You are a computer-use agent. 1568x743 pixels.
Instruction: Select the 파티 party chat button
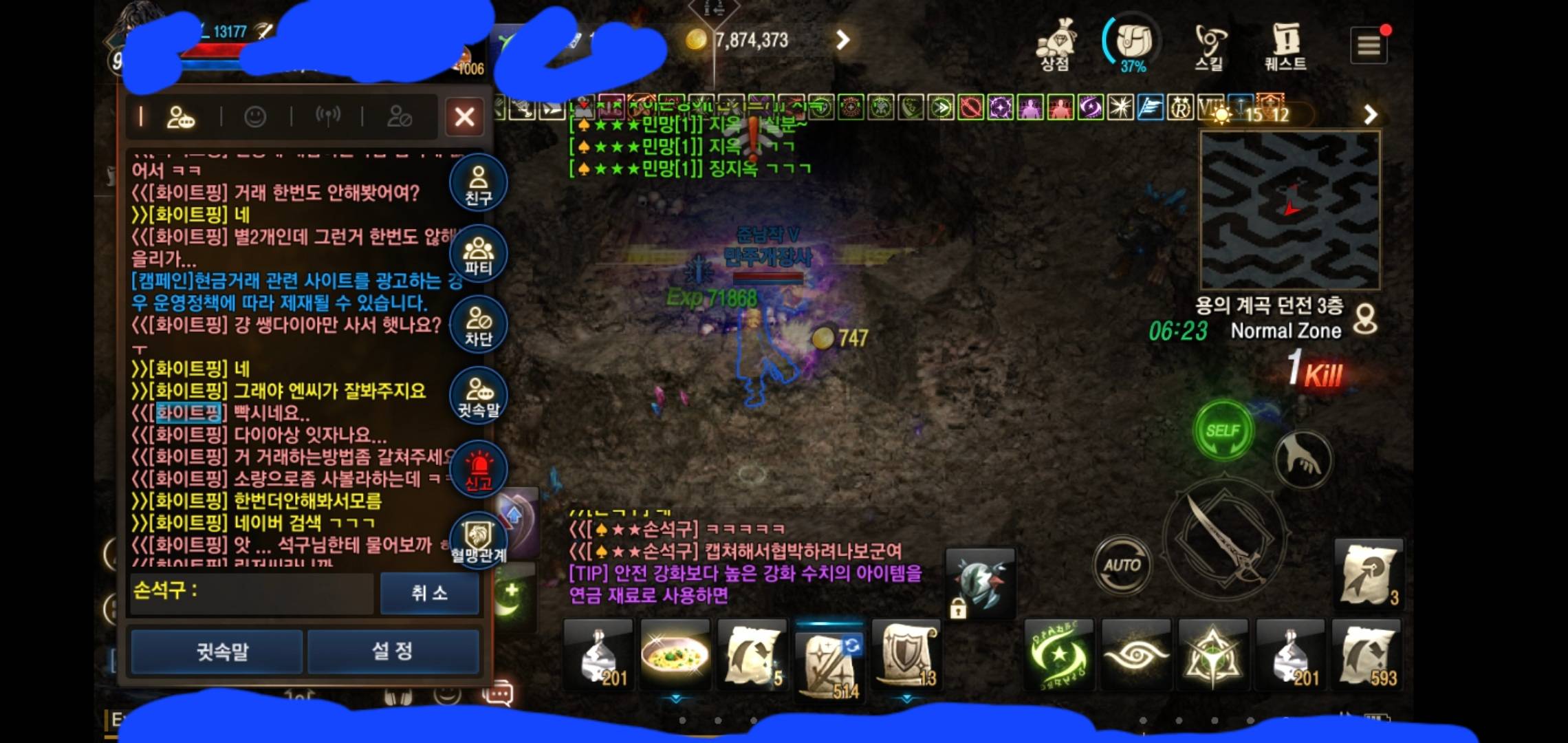click(x=478, y=255)
